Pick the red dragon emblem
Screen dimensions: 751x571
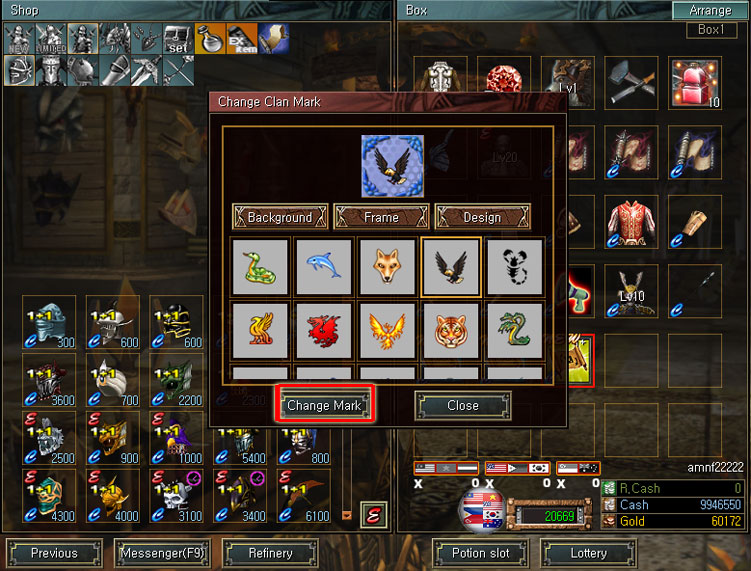click(323, 330)
